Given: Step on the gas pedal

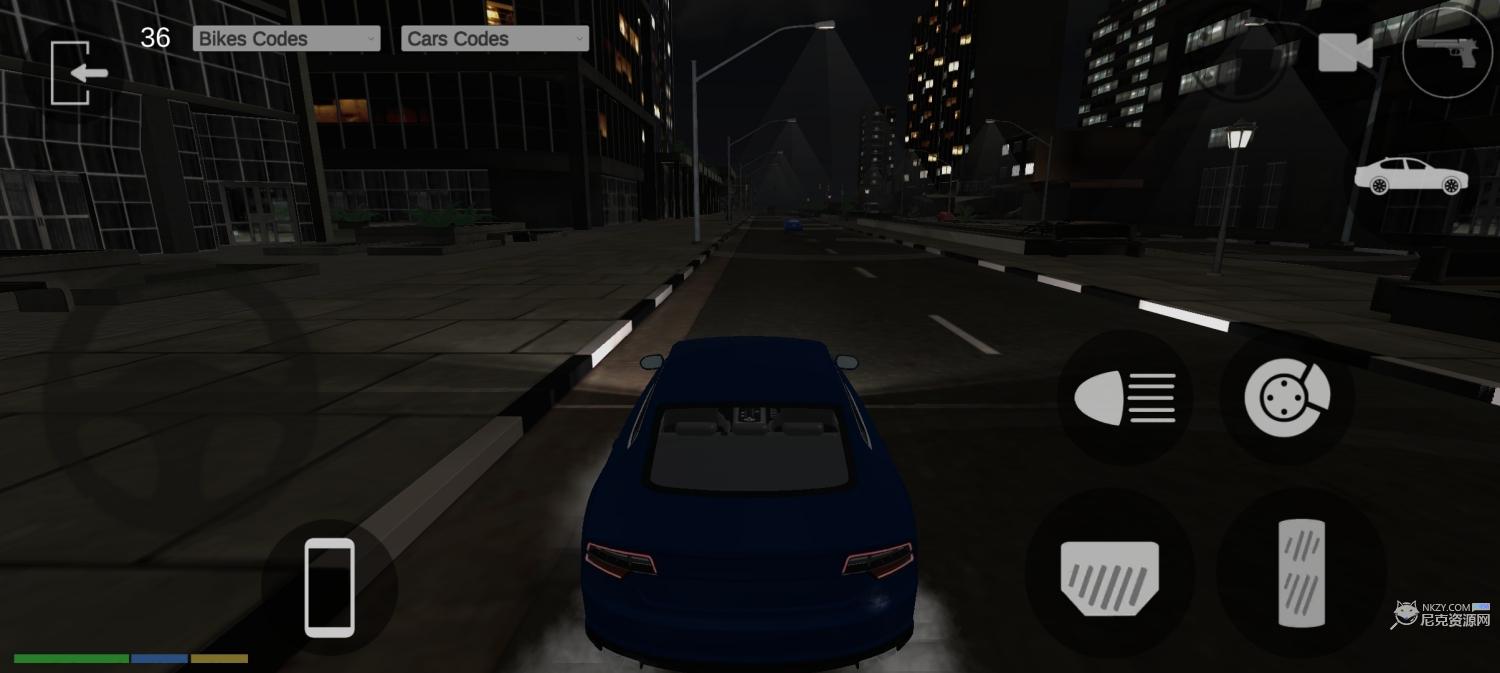Looking at the screenshot, I should (1301, 573).
